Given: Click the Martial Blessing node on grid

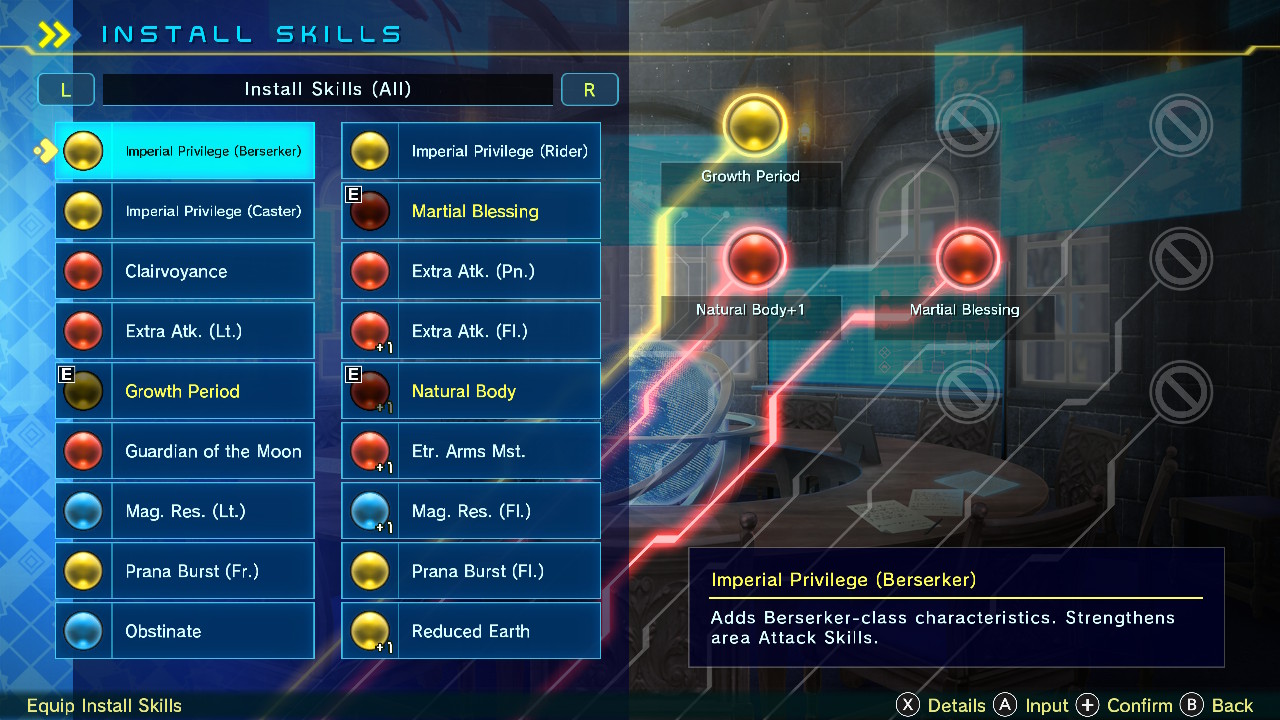Looking at the screenshot, I should tap(968, 259).
